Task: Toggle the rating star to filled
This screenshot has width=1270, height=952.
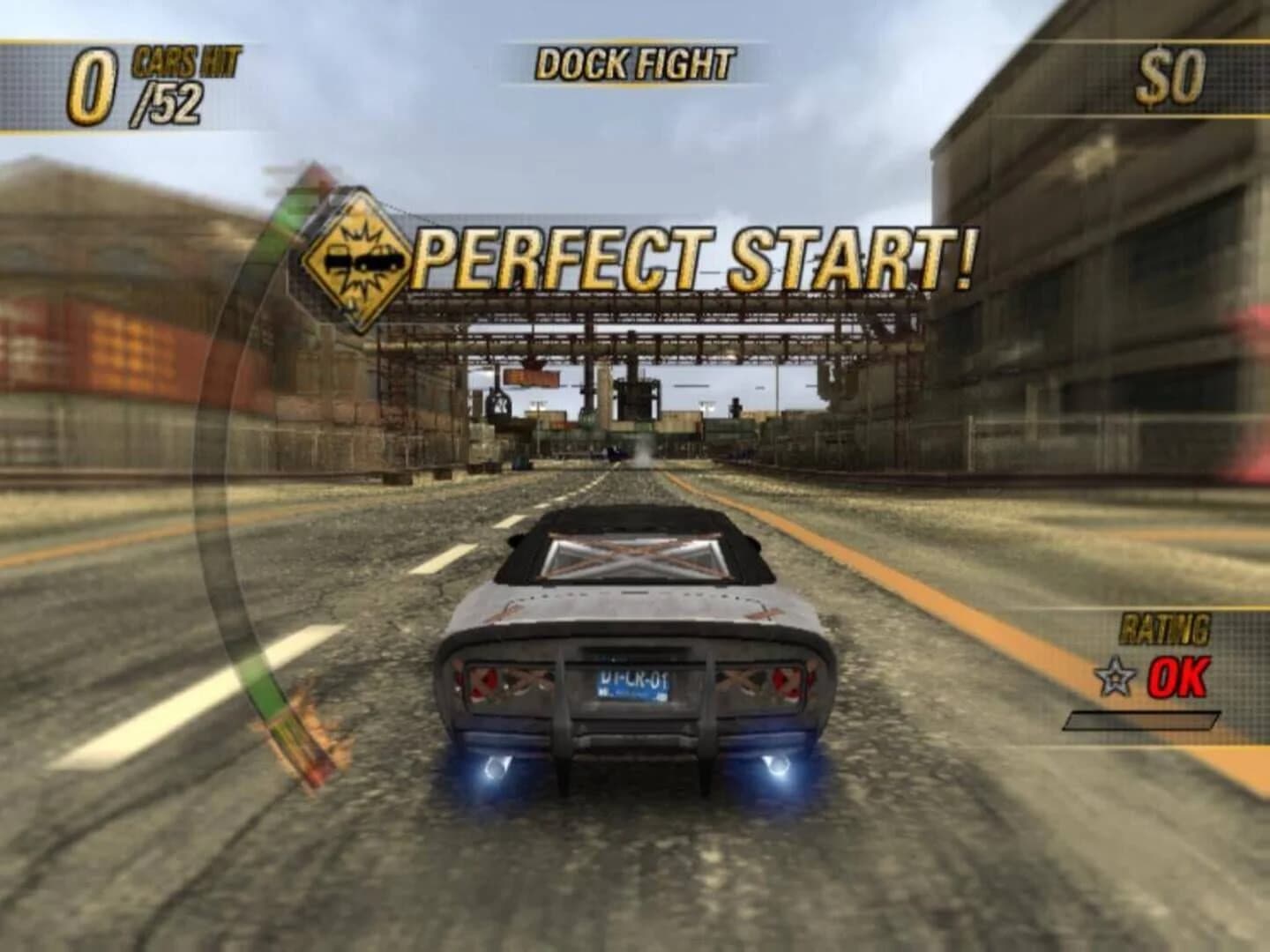Action: tap(1116, 678)
